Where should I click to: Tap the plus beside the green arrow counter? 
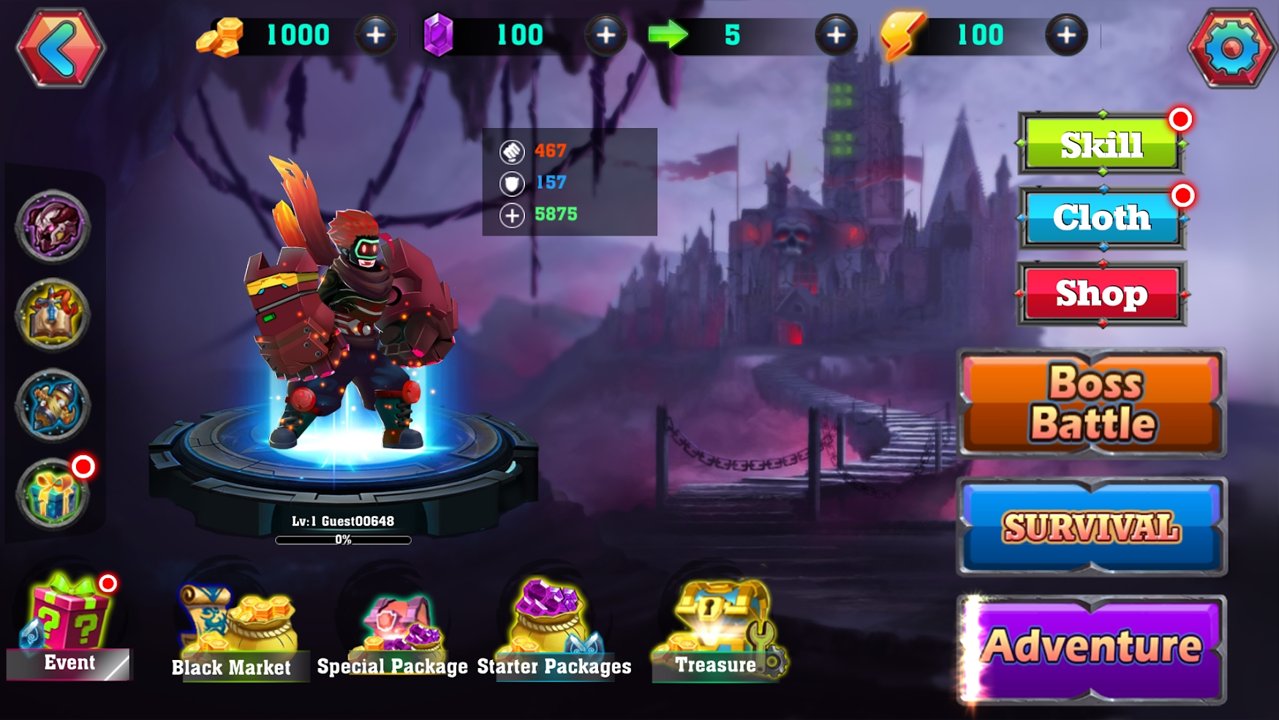click(835, 36)
